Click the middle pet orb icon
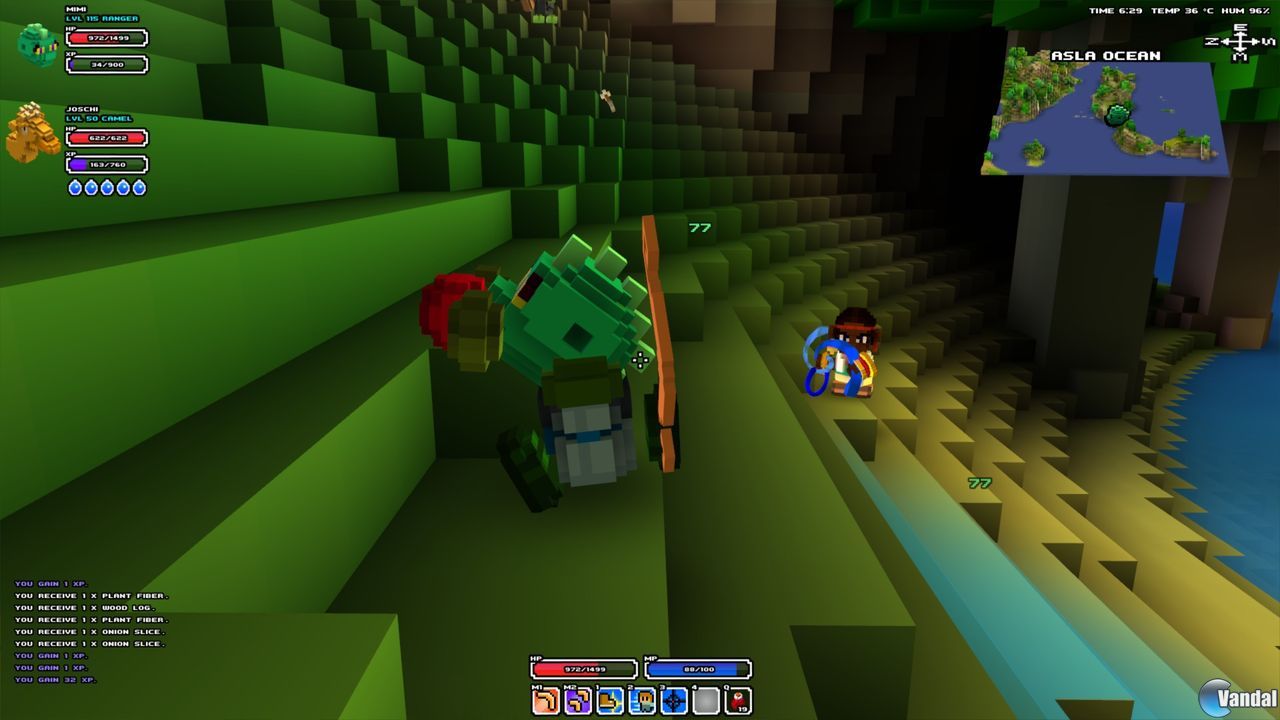 [x=106, y=186]
